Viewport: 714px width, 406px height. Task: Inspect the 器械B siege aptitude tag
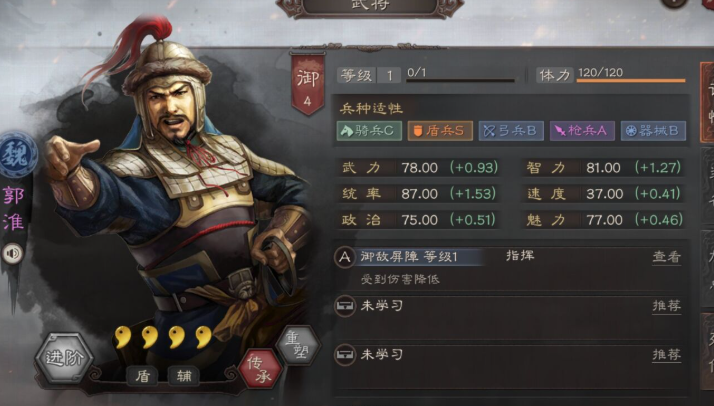(652, 130)
